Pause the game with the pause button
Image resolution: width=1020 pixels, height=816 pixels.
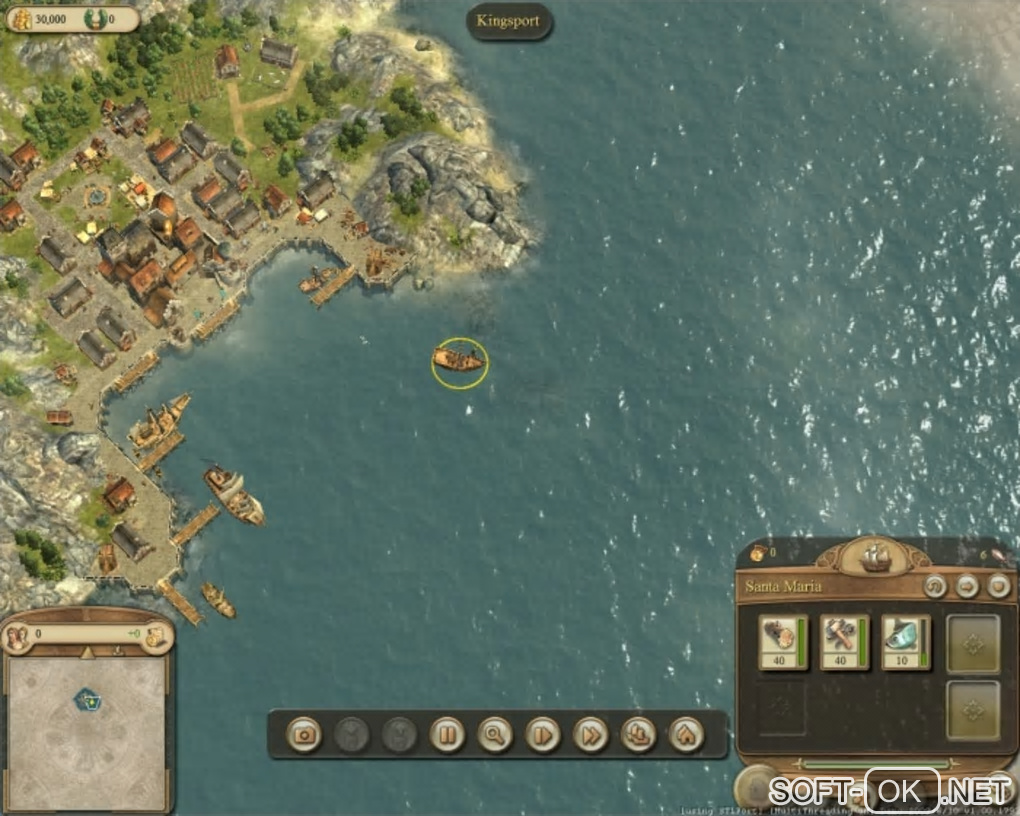point(447,735)
